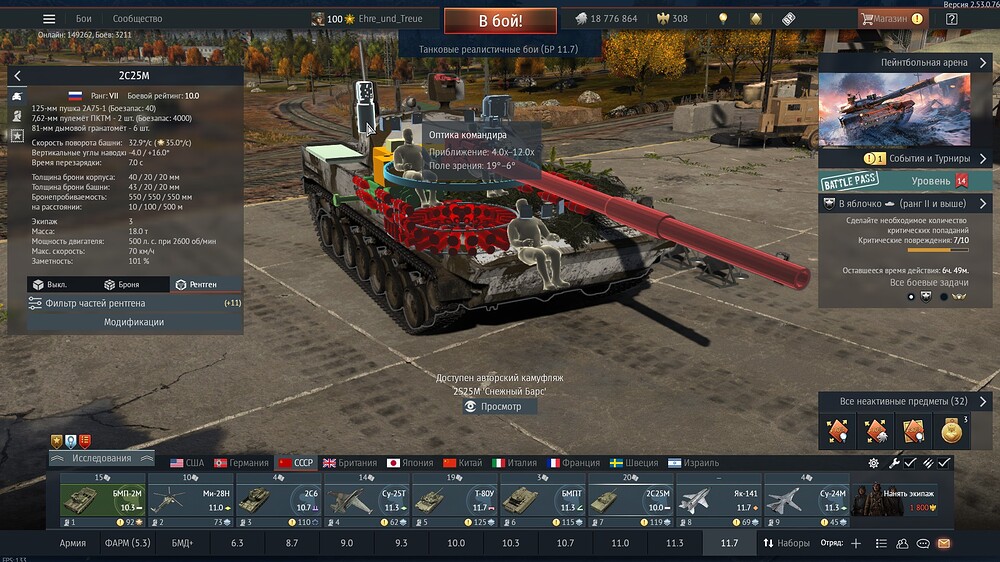Open the Исследования research tree
The image size is (1000, 562).
(101, 458)
